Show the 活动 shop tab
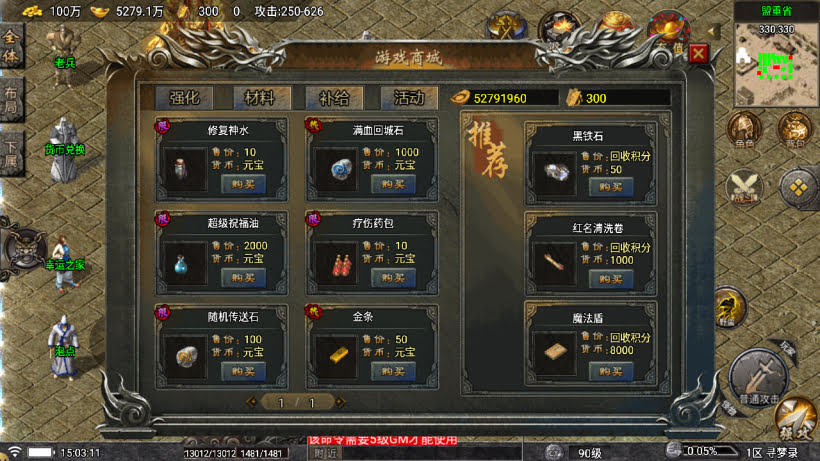Image resolution: width=820 pixels, height=461 pixels. pyautogui.click(x=408, y=98)
